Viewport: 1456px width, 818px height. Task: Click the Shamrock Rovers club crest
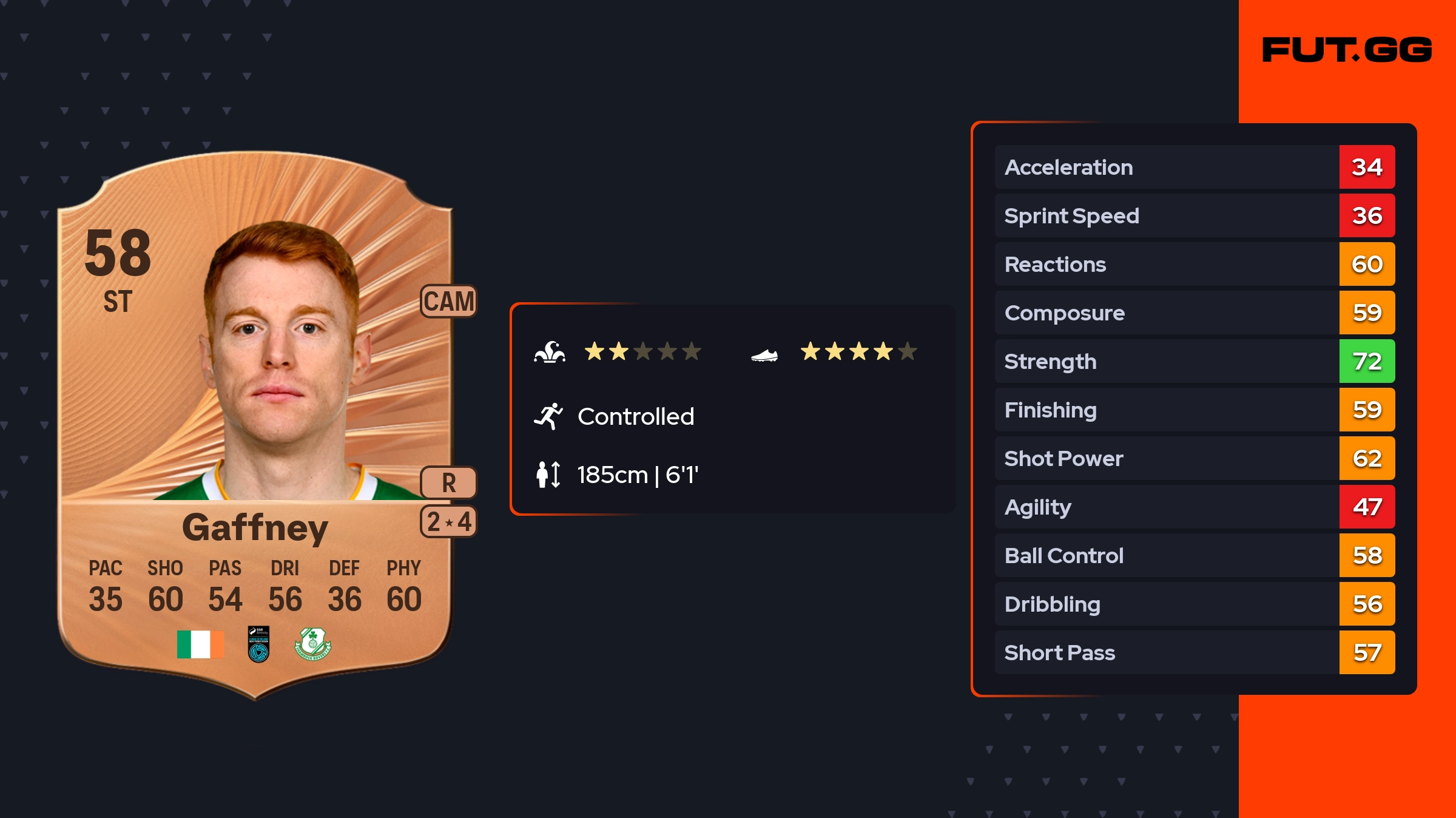pyautogui.click(x=312, y=644)
